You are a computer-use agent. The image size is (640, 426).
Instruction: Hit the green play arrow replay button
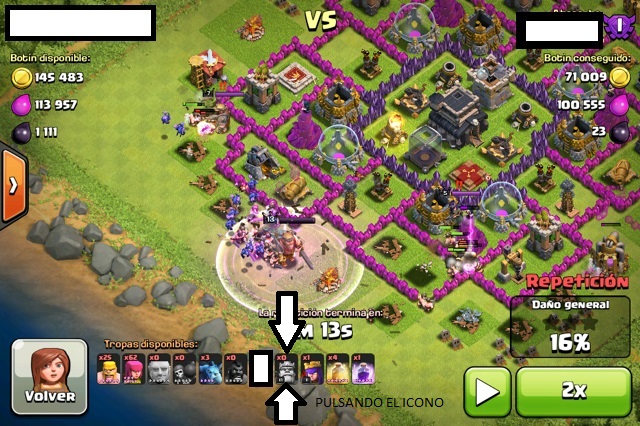(487, 390)
